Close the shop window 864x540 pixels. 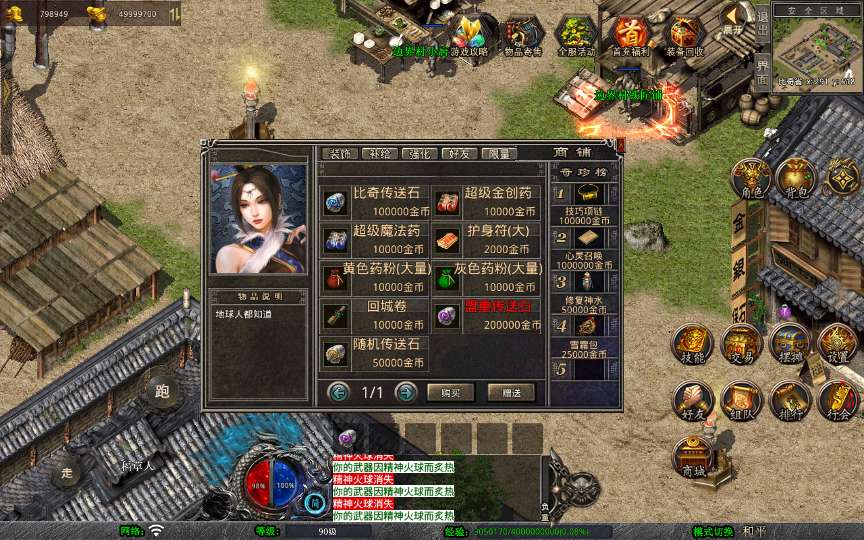coord(620,146)
